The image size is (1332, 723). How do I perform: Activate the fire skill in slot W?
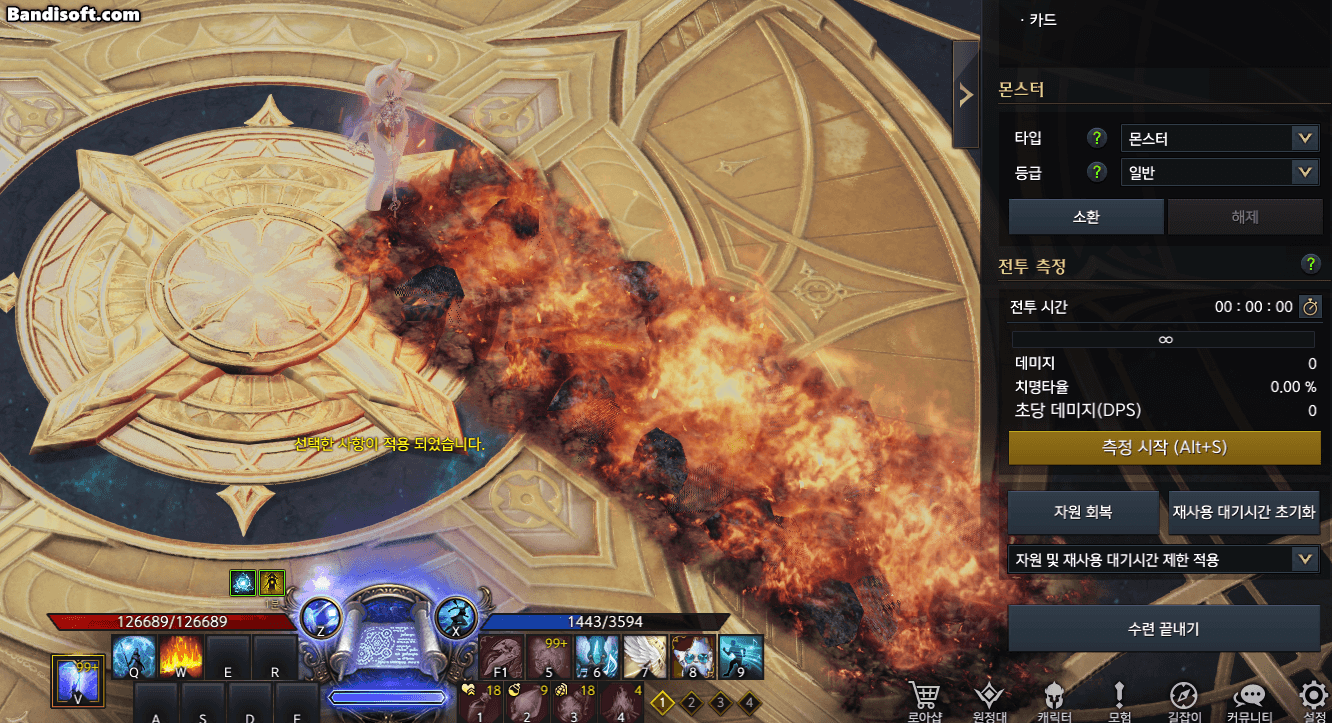(x=180, y=655)
